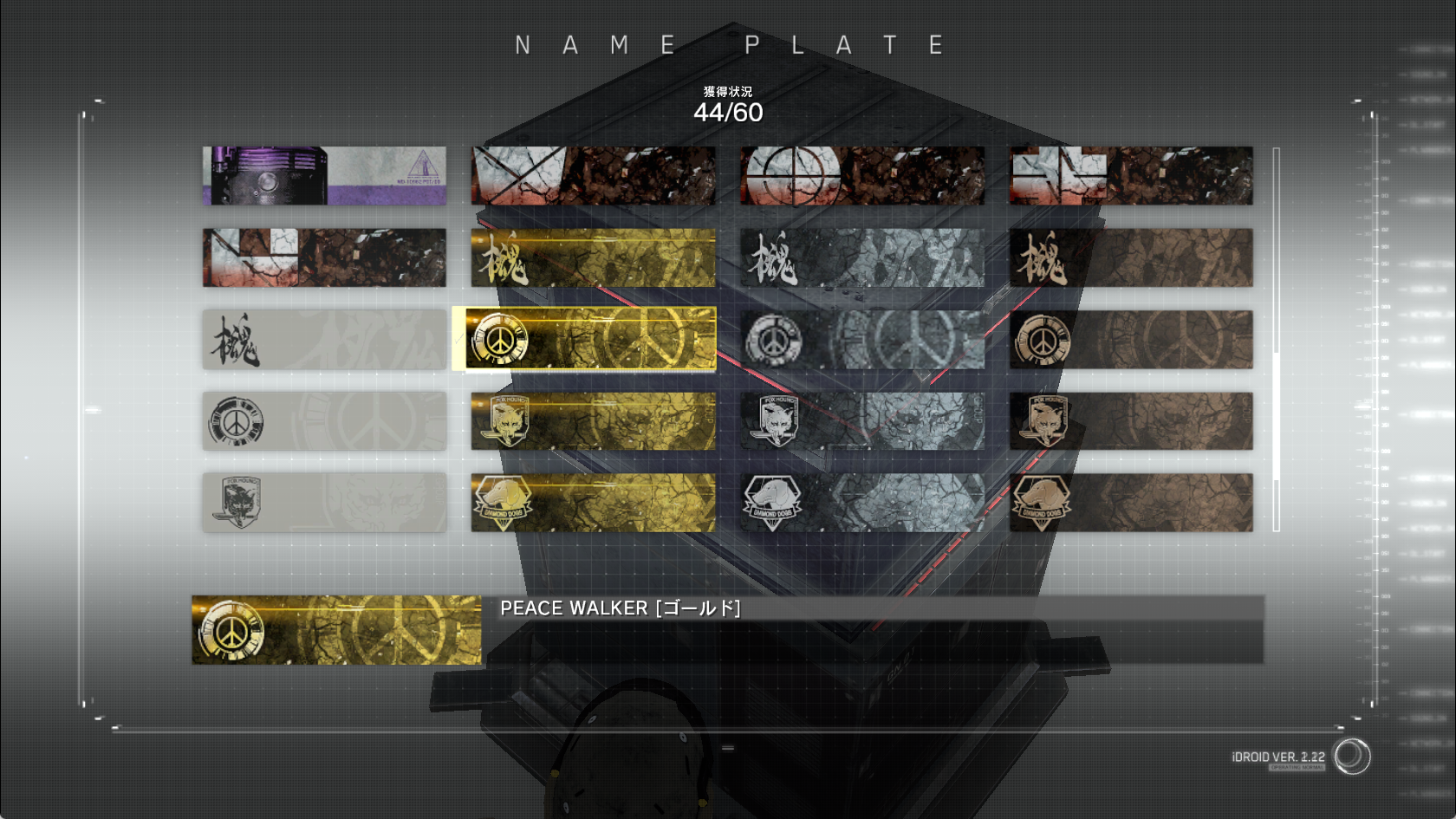
Task: Pick the Fox Hound bronze name plate
Action: click(x=1130, y=421)
